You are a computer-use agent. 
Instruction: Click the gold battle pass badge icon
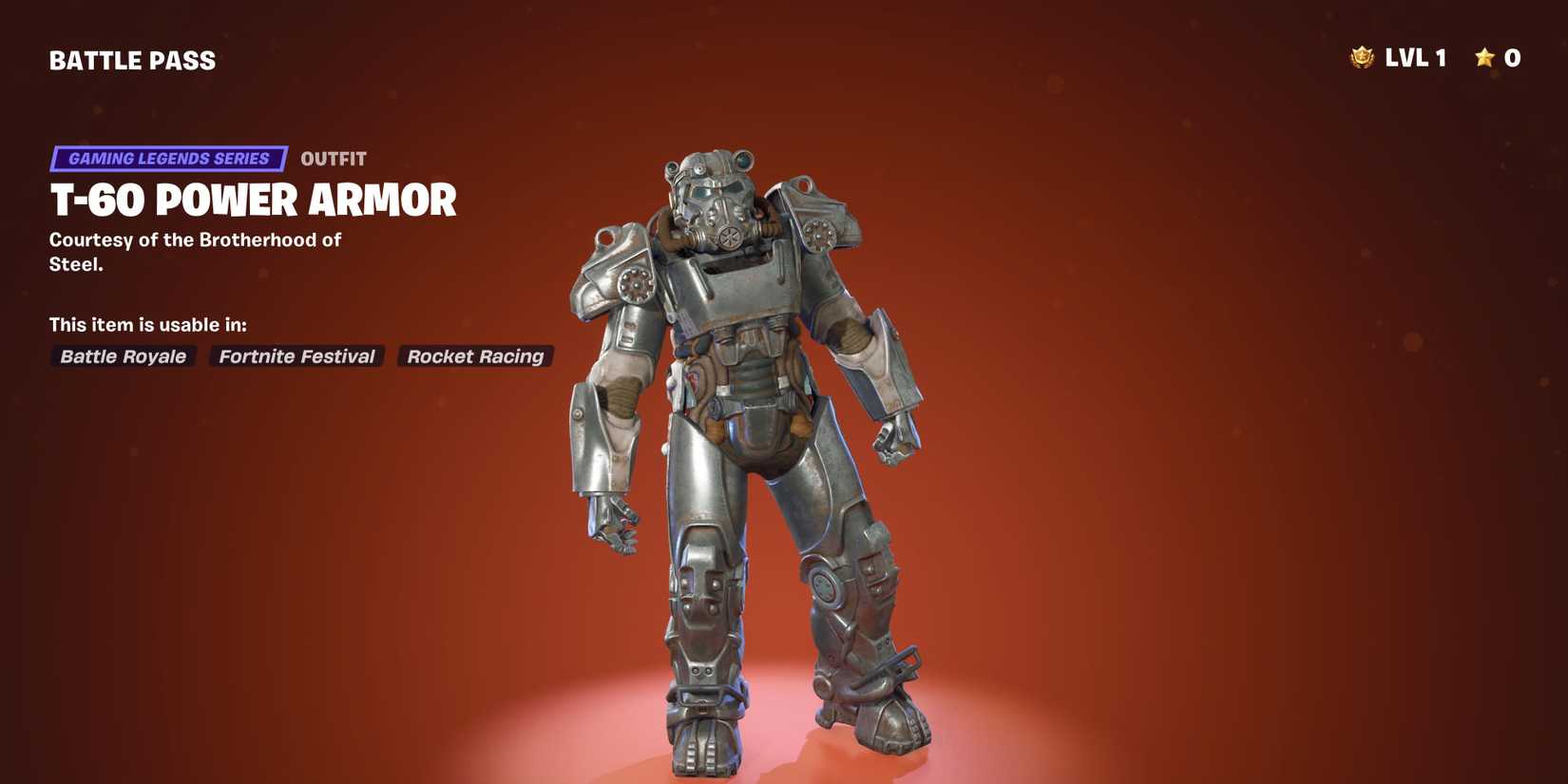[x=1363, y=58]
